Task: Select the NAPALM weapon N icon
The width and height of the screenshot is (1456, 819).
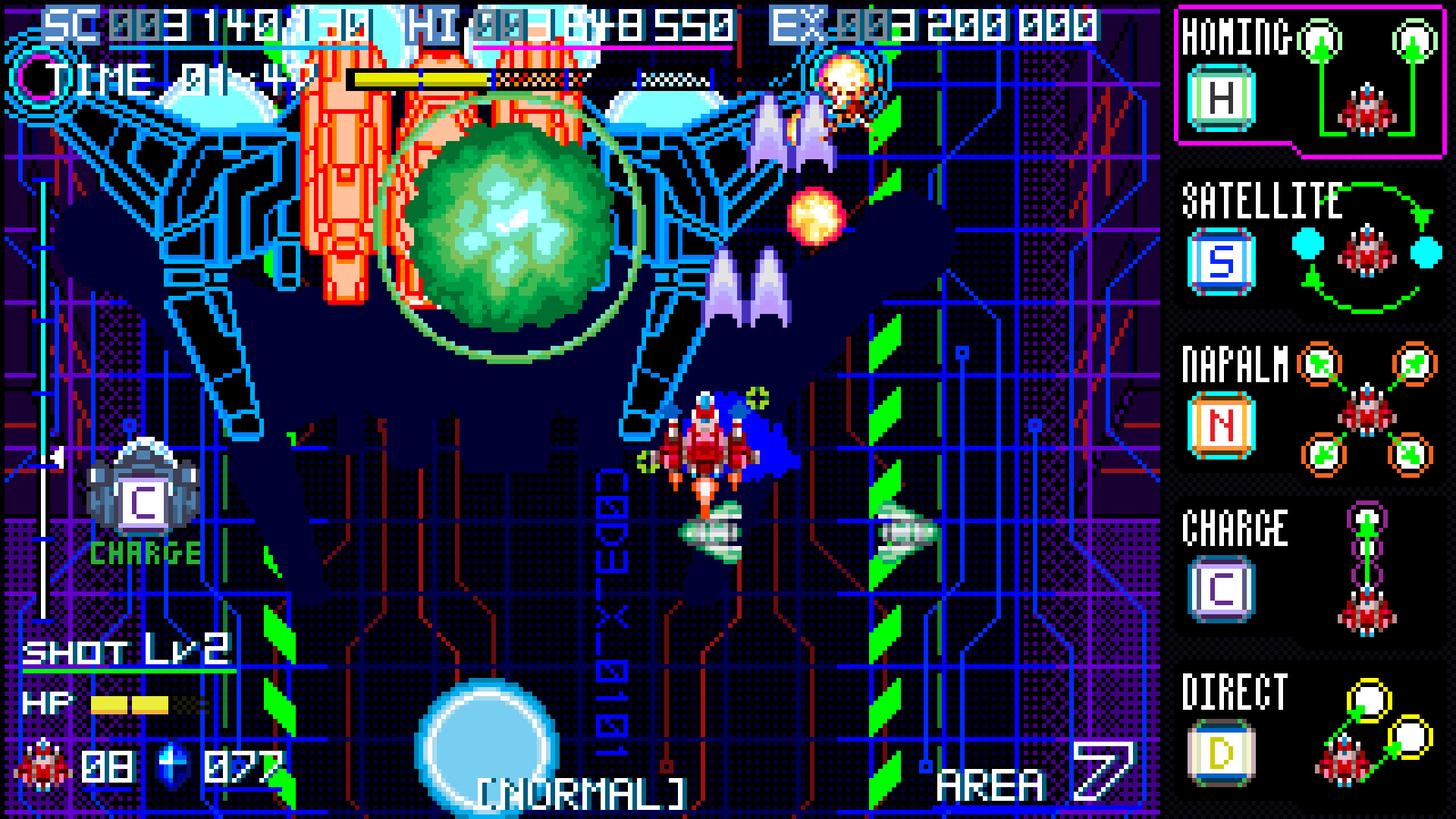Action: point(1221,425)
